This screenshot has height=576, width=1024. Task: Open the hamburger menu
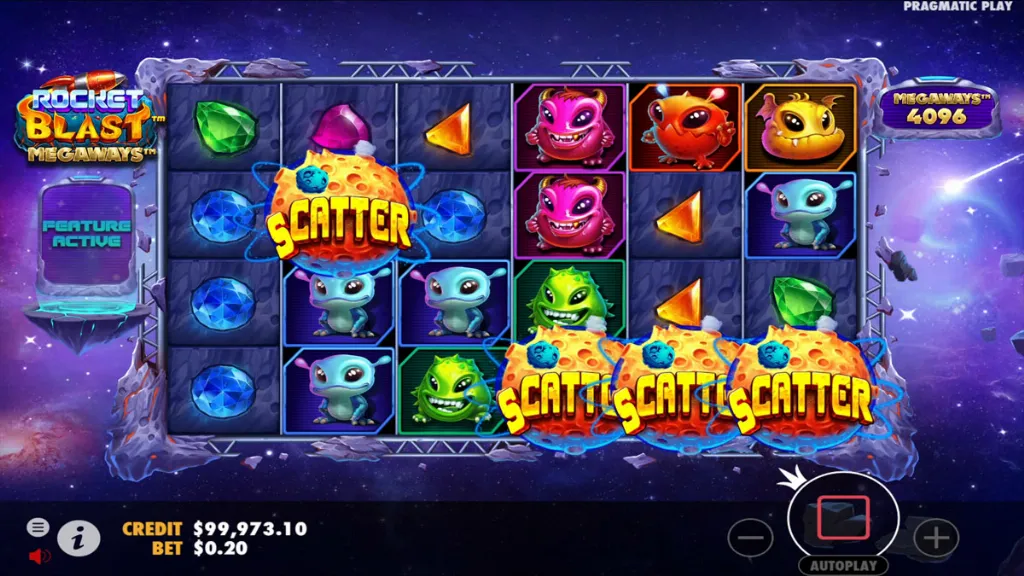[38, 527]
